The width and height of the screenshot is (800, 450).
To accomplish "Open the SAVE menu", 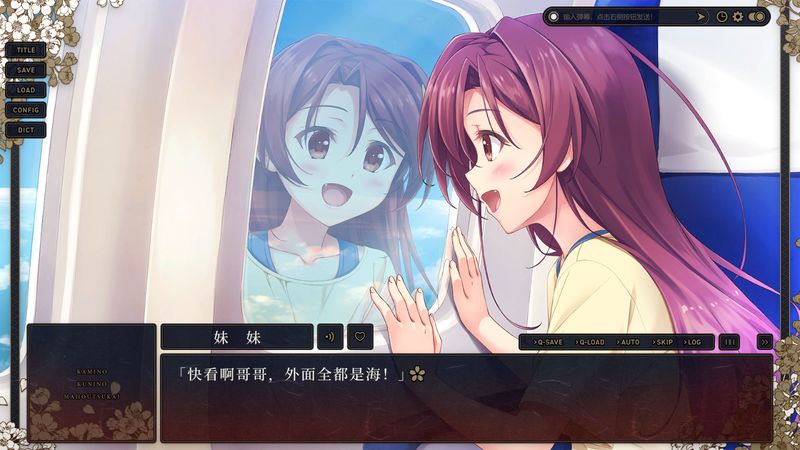I will tap(26, 69).
